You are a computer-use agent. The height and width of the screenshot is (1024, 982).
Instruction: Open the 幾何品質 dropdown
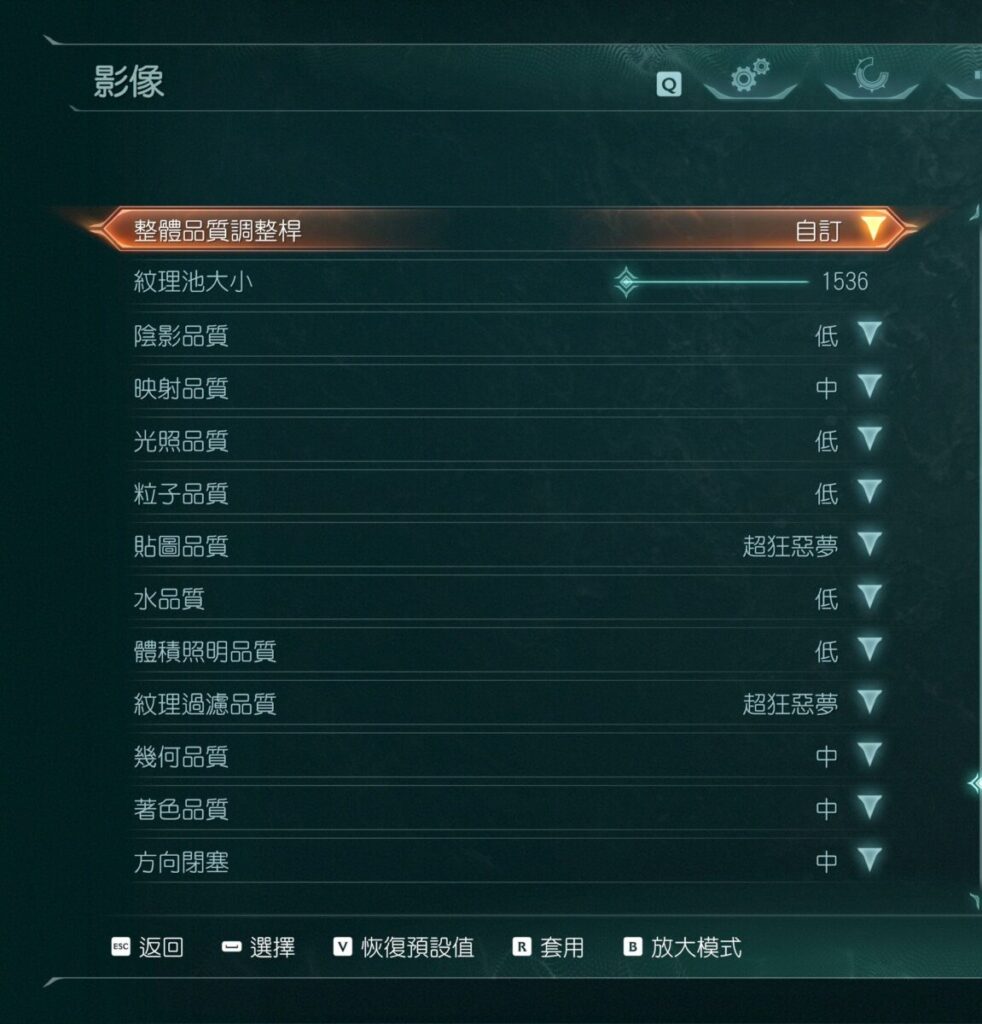[x=869, y=756]
